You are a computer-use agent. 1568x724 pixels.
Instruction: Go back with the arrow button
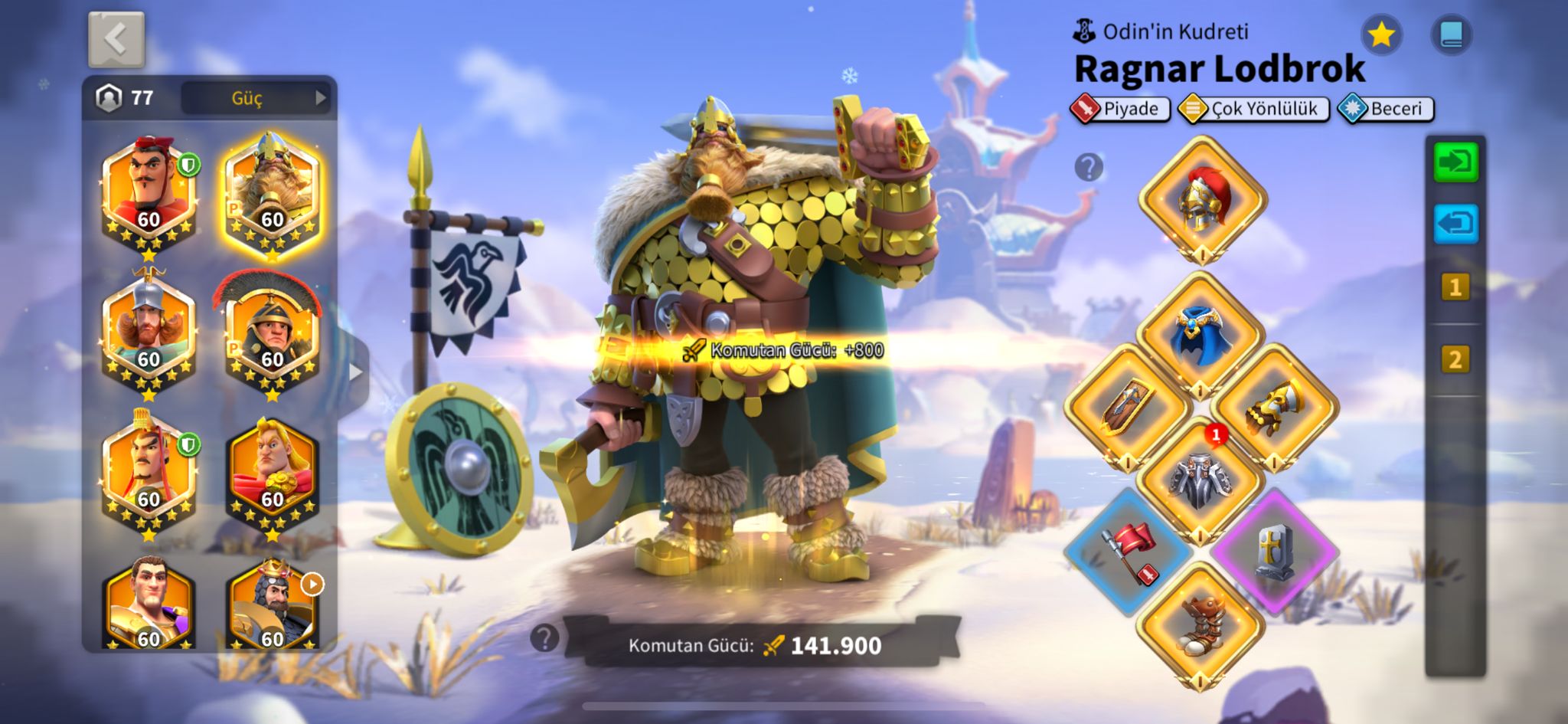tap(116, 38)
